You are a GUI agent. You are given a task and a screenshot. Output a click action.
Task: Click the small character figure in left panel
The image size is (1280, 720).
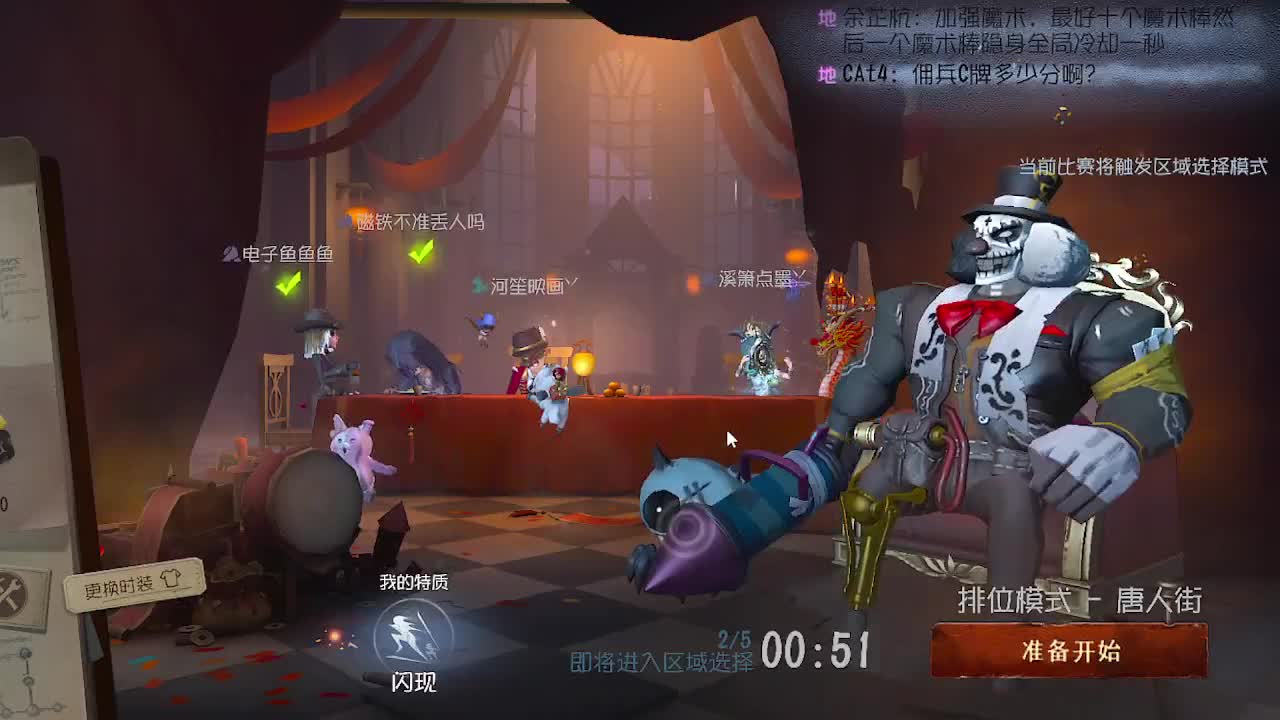coord(8,440)
